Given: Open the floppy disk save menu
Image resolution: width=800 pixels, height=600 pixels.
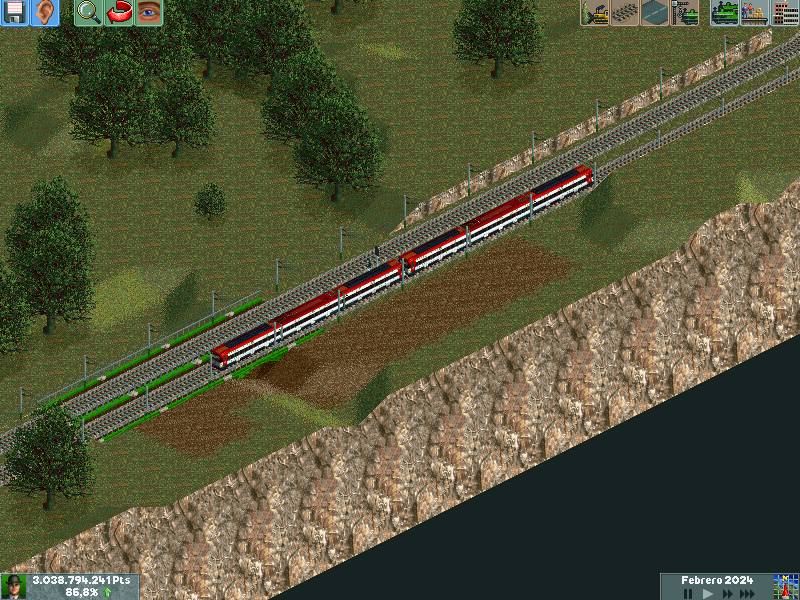Looking at the screenshot, I should click(x=15, y=13).
